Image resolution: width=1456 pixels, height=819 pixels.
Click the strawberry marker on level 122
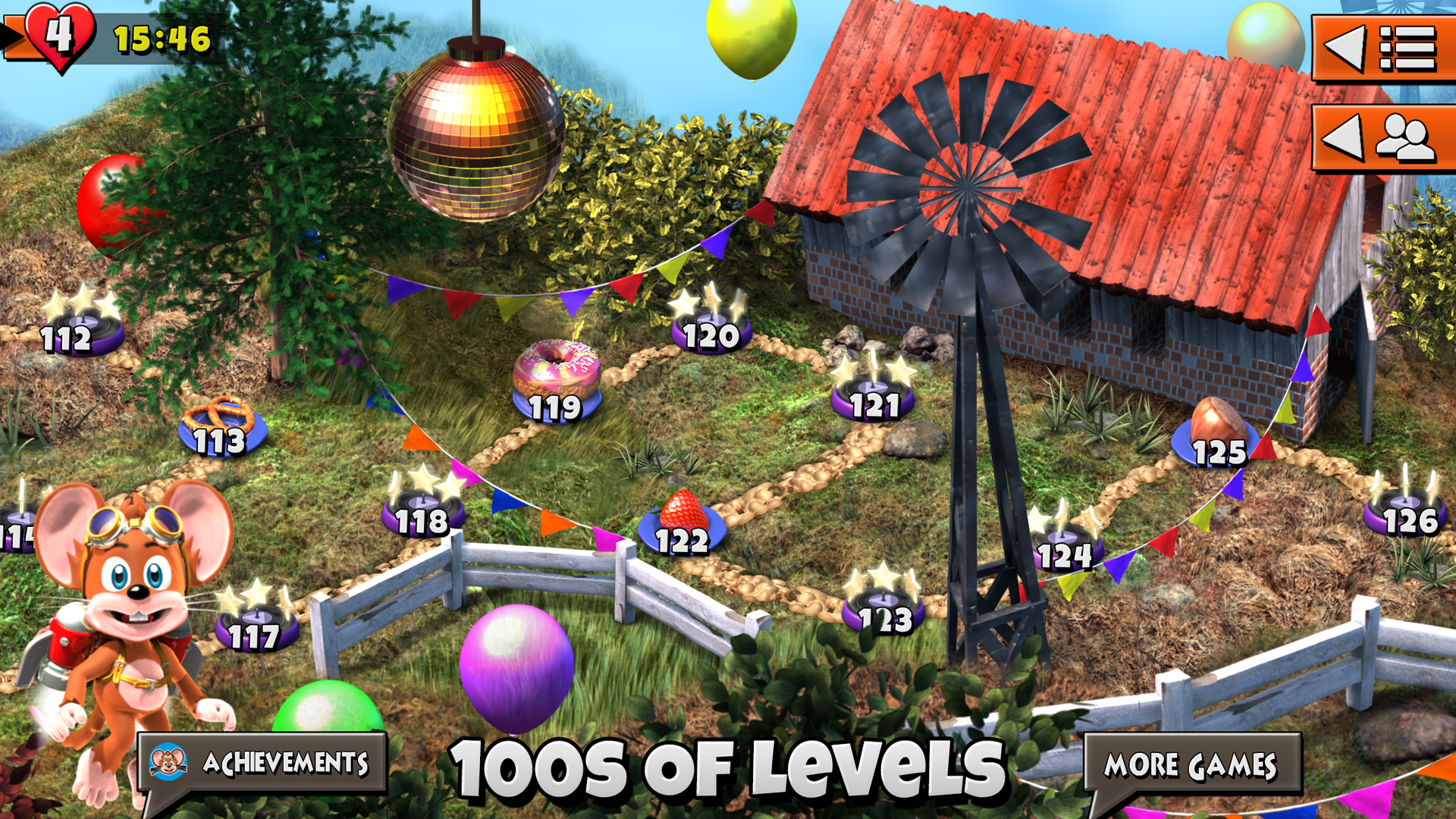pyautogui.click(x=682, y=523)
